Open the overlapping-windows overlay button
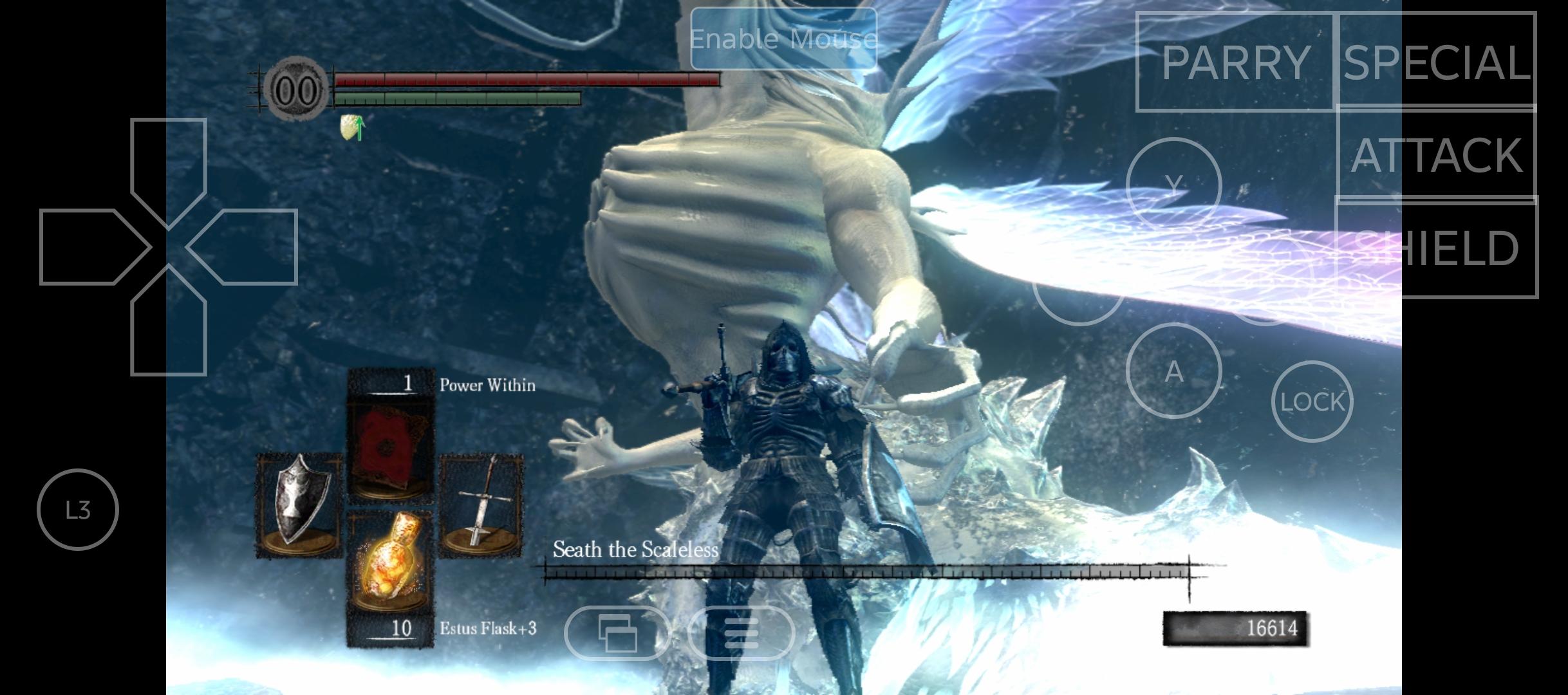The width and height of the screenshot is (1568, 695). pyautogui.click(x=617, y=633)
